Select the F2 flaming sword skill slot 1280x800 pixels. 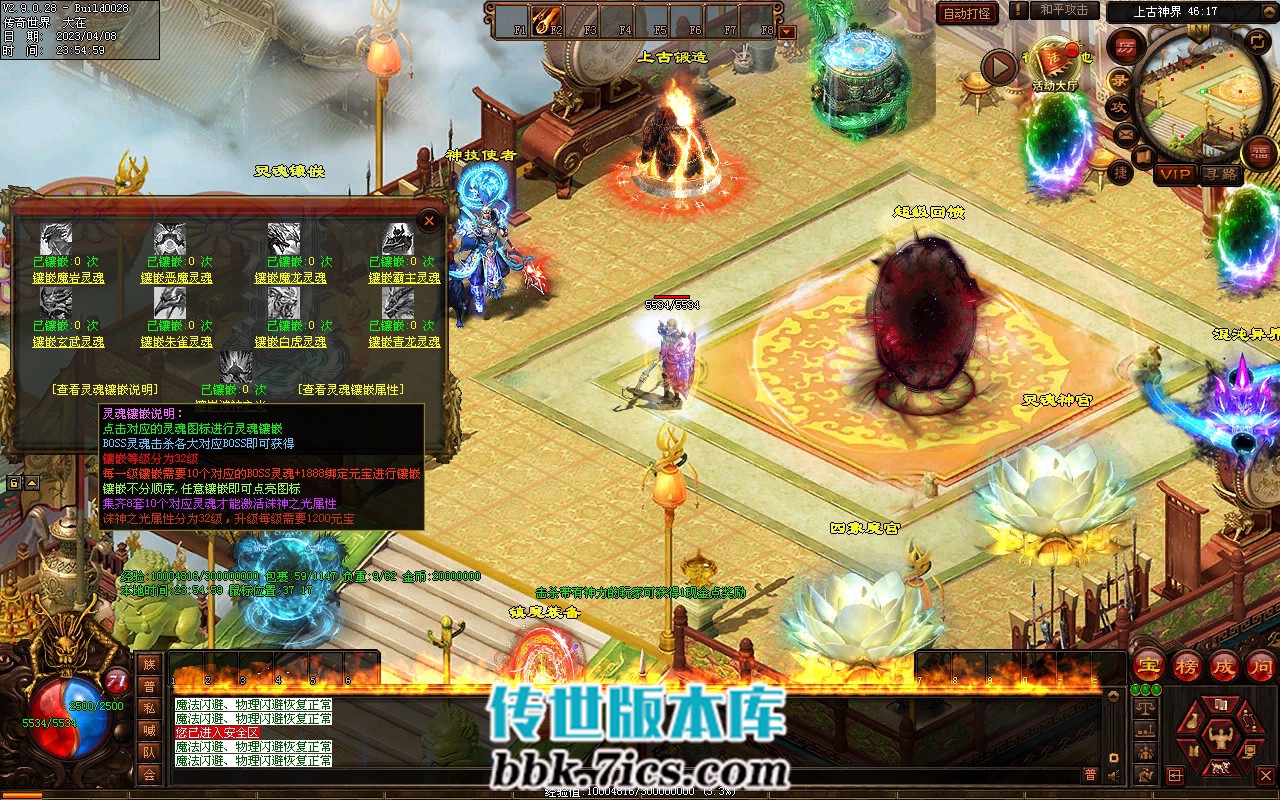[546, 18]
